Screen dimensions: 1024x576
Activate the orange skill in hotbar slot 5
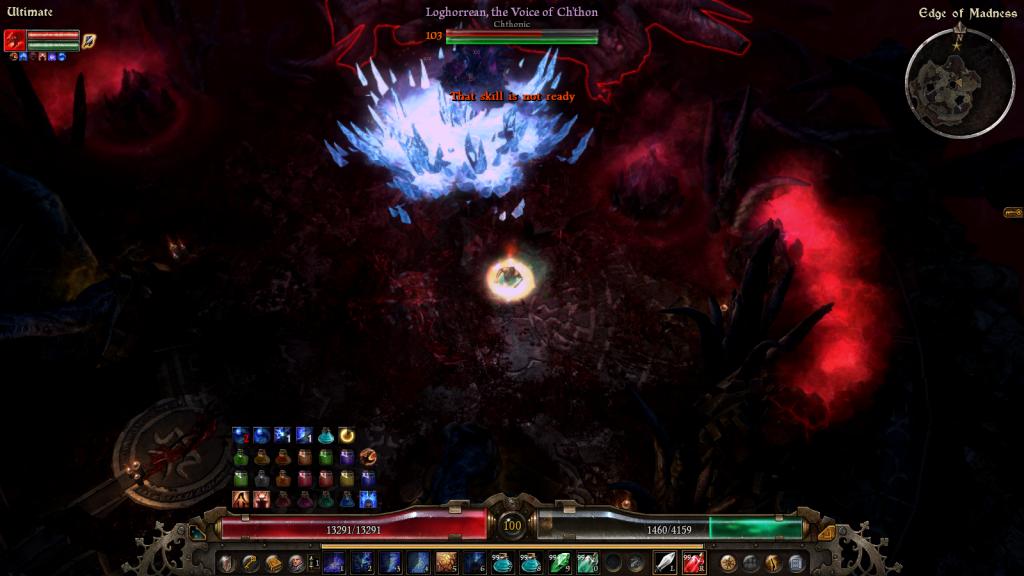pyautogui.click(x=445, y=563)
